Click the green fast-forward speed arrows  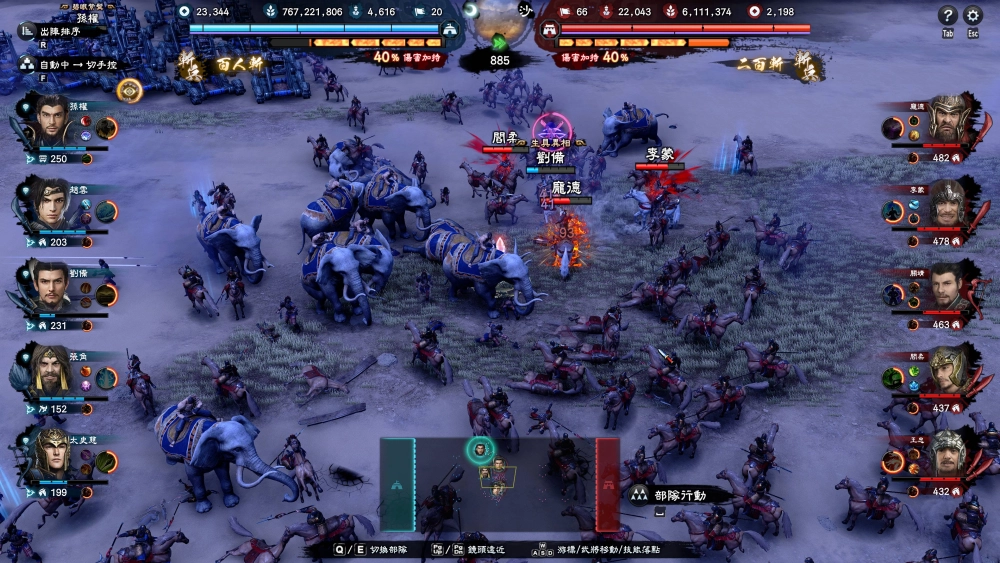pyautogui.click(x=499, y=42)
